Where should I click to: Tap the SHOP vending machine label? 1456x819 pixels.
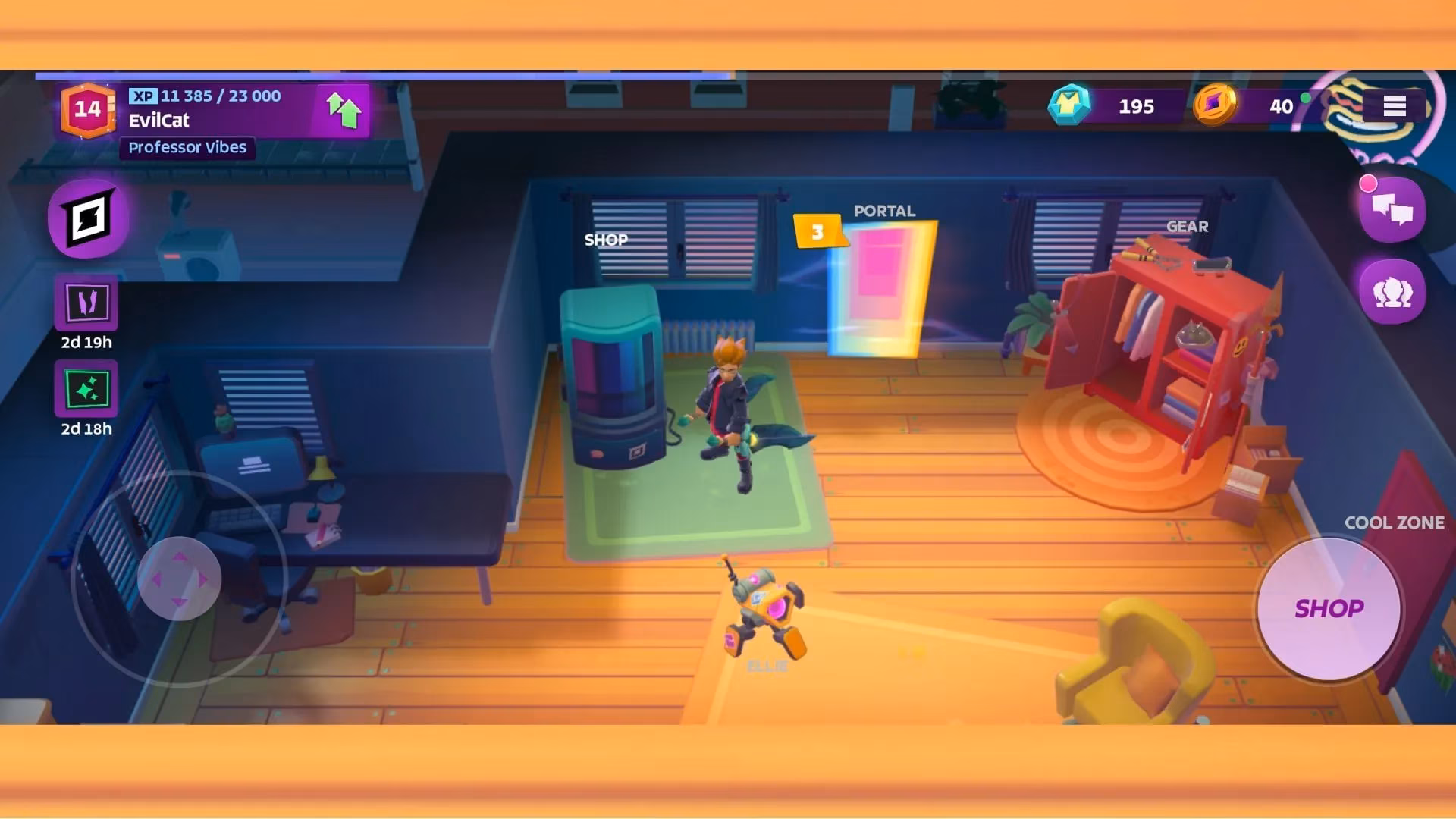605,240
